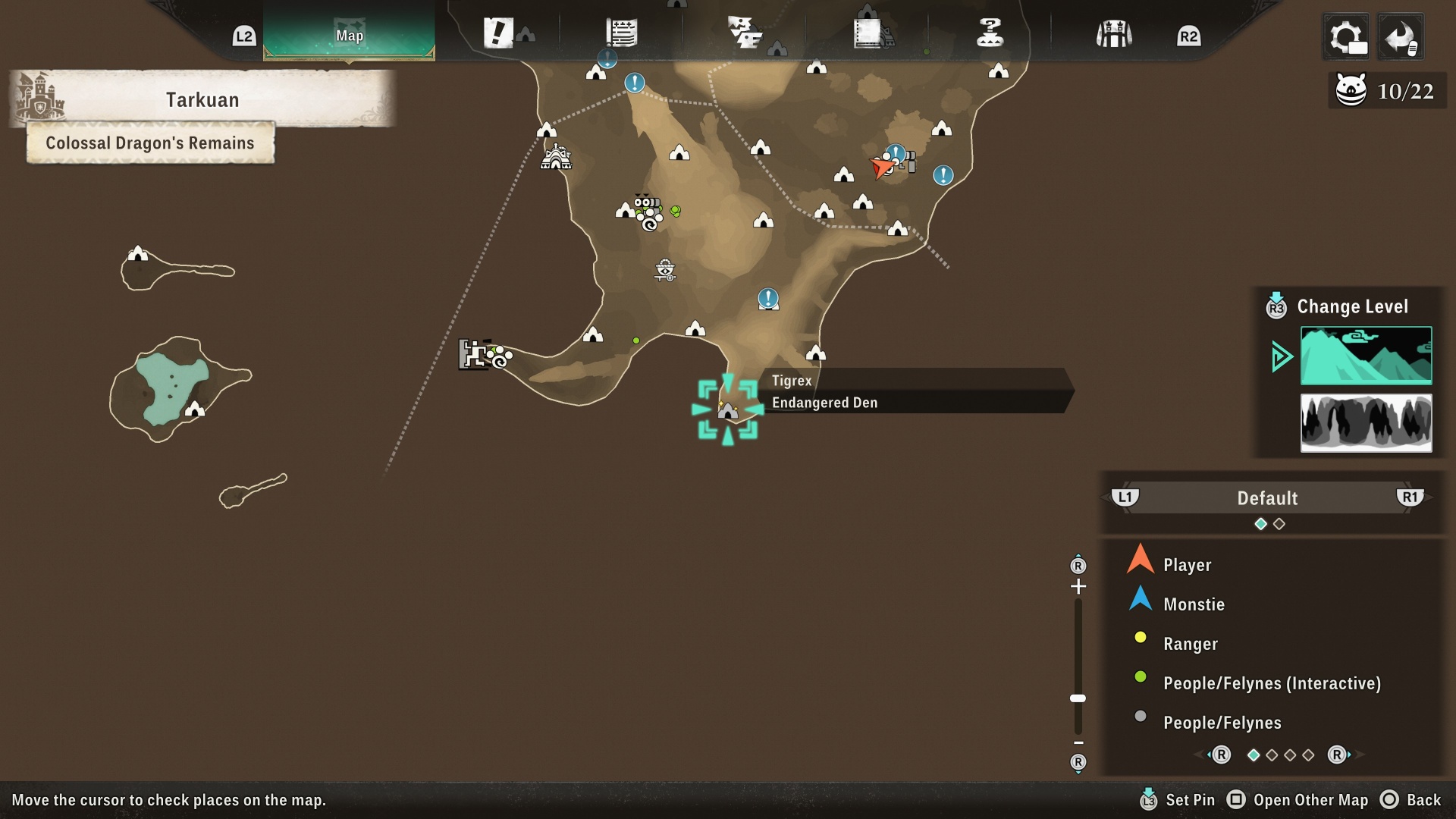1456x819 pixels.
Task: Select the surface level map thumbnail
Action: (1365, 356)
